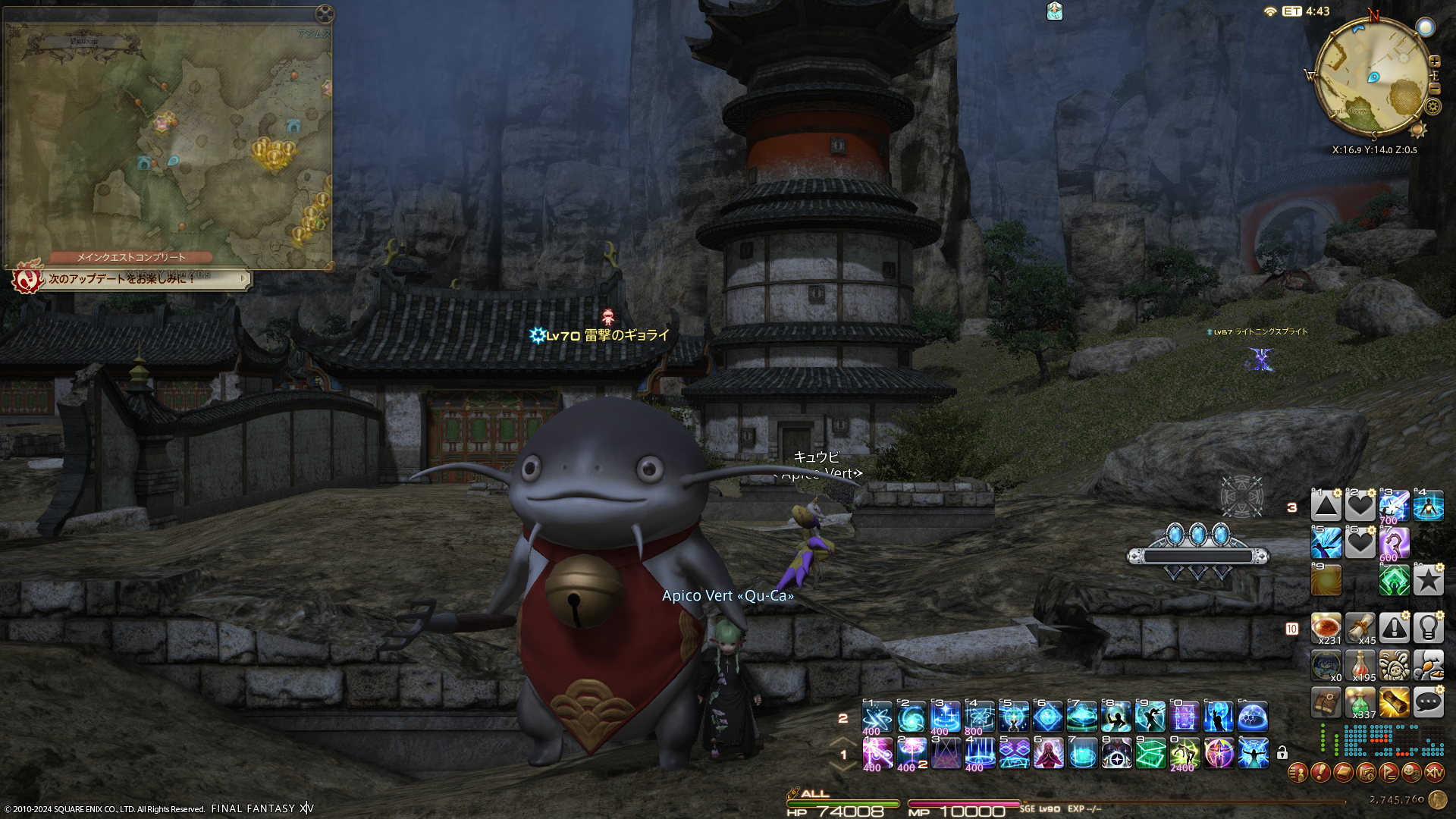
Task: Open the exclamation mark duty menu
Action: [x=1320, y=773]
